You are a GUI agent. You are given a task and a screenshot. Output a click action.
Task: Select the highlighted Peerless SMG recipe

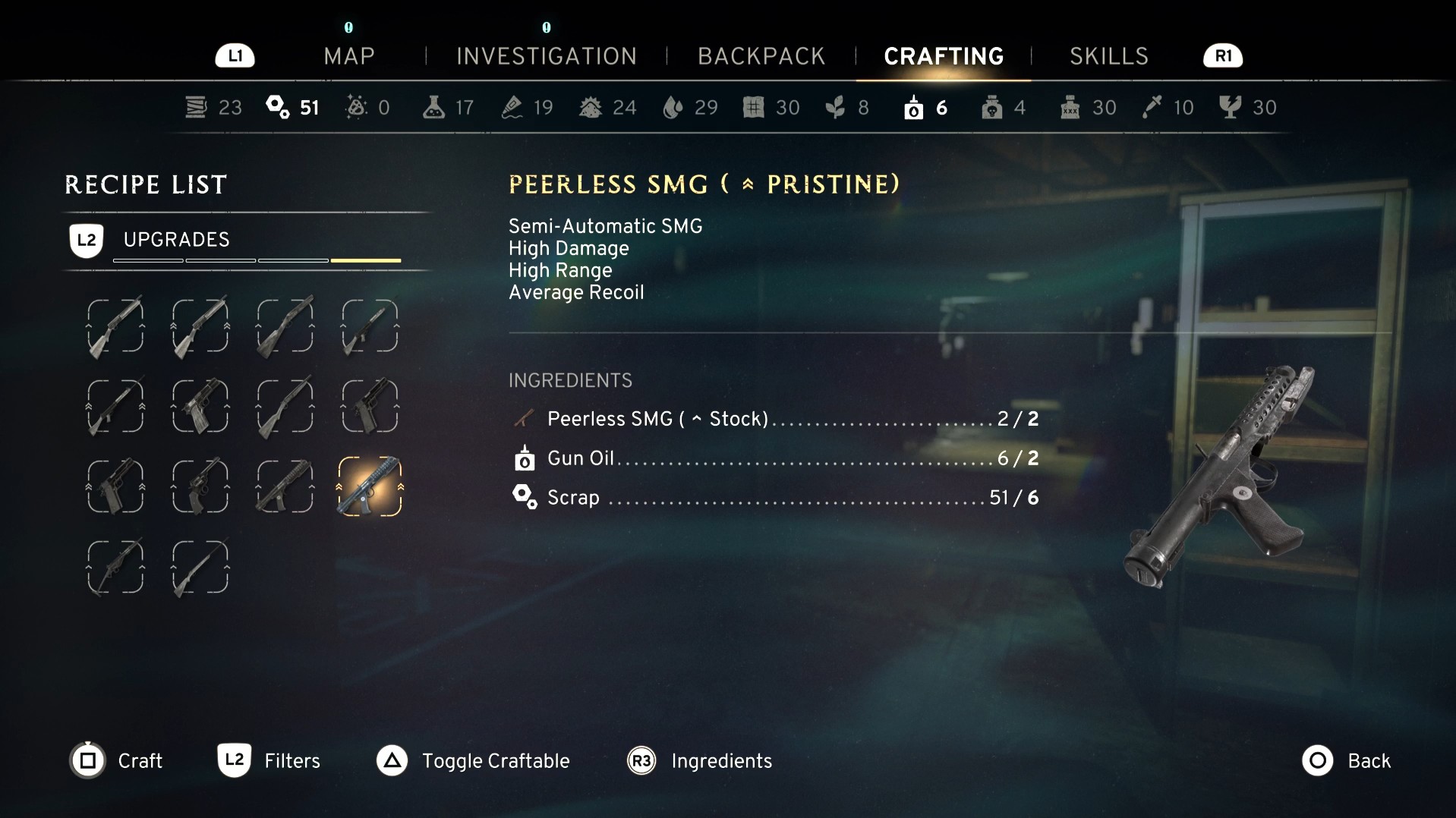pos(370,486)
